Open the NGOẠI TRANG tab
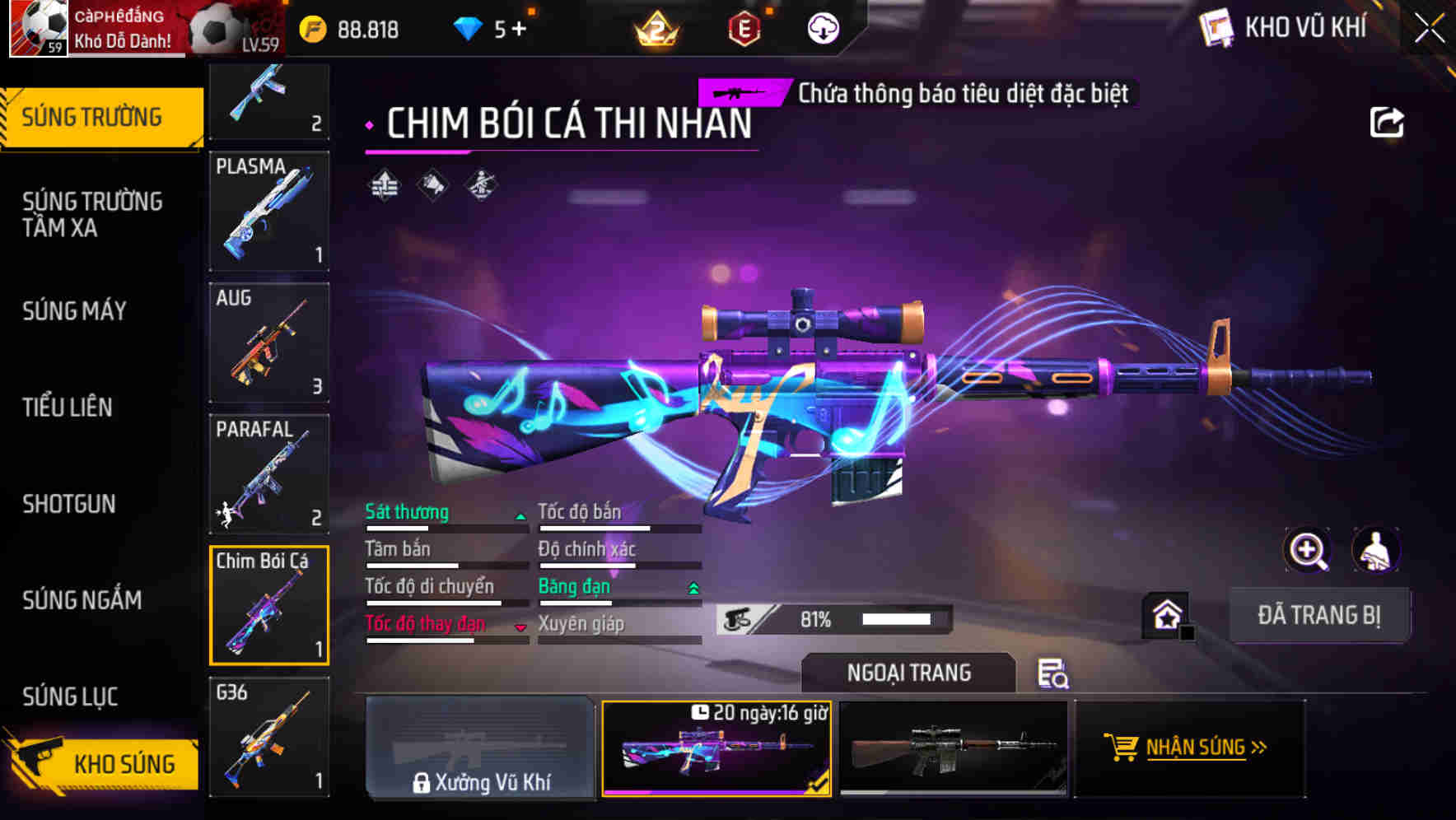This screenshot has height=820, width=1456. point(909,673)
